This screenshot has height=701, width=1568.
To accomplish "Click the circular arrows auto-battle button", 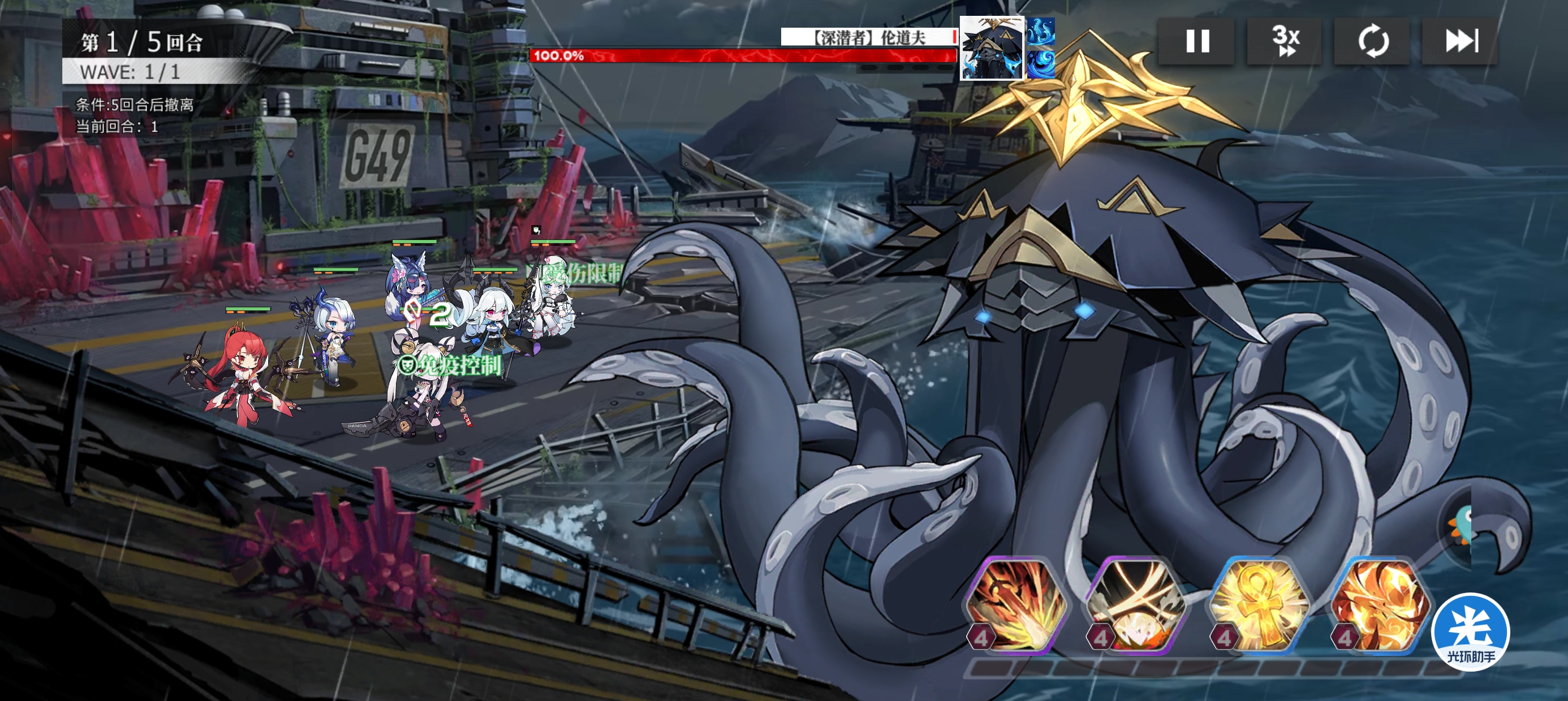I will click(x=1372, y=41).
